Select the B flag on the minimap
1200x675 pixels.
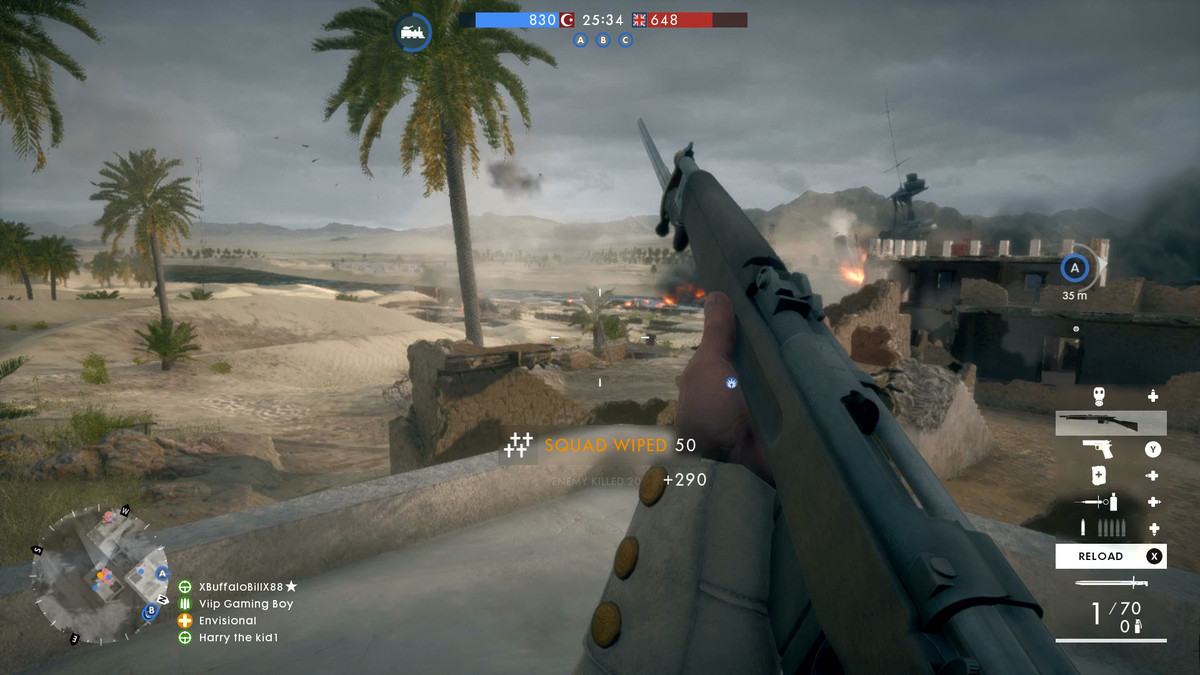click(151, 610)
